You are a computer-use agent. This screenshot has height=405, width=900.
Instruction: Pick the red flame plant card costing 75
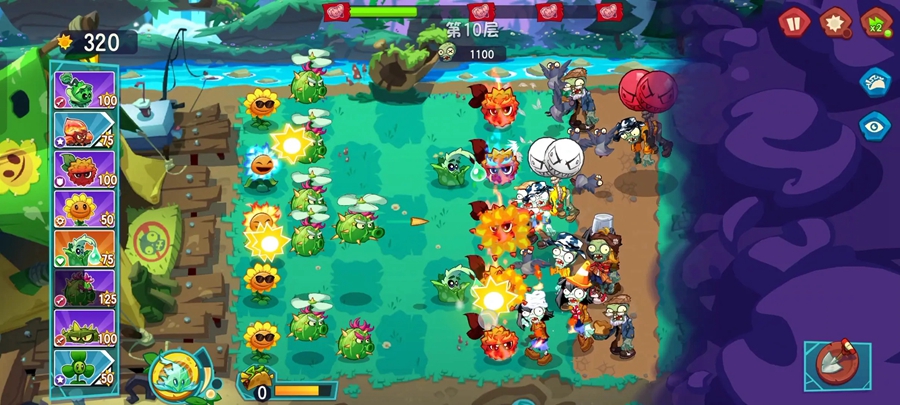86,128
